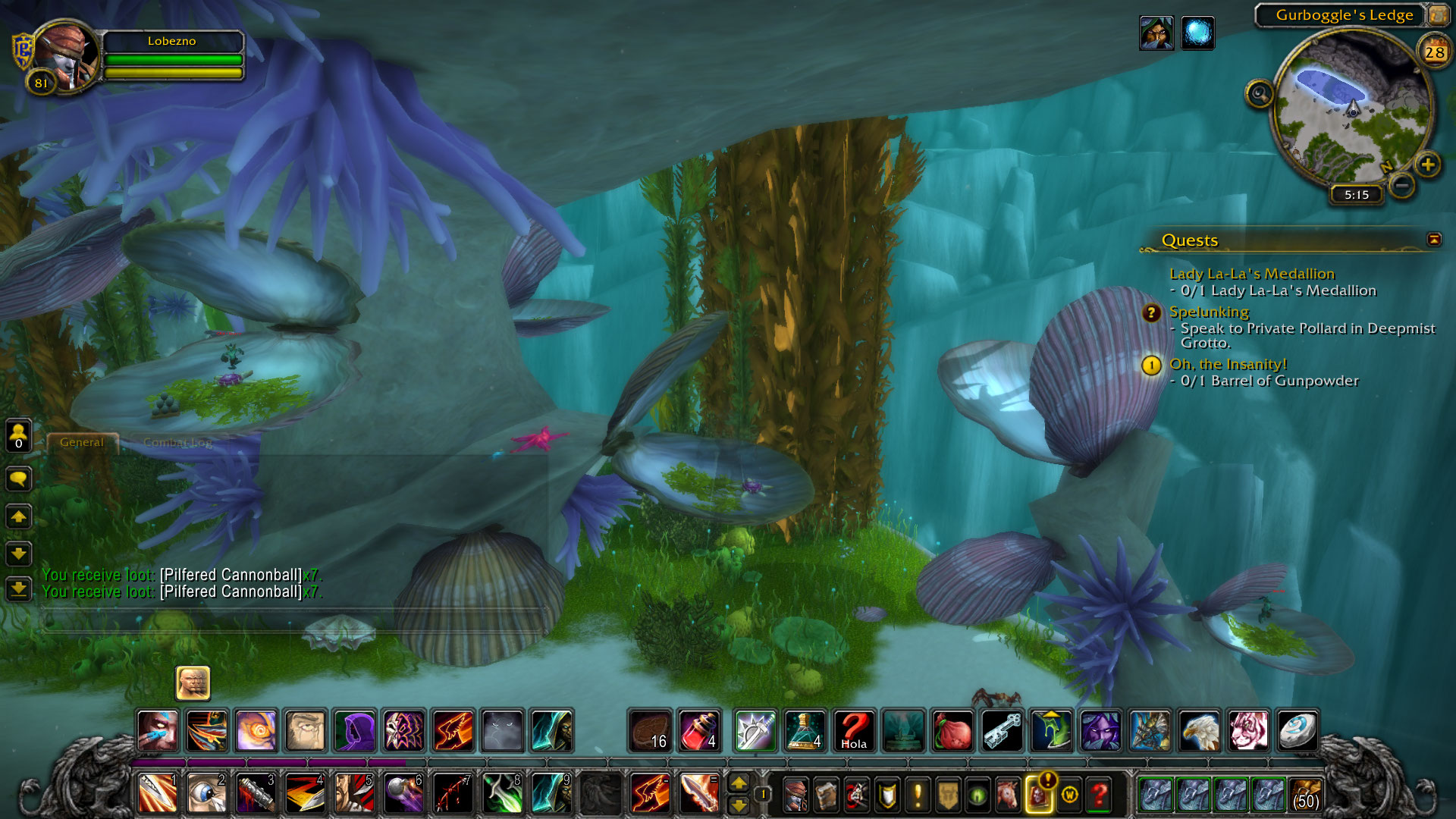Click the chat speech bubble button
The width and height of the screenshot is (1456, 819).
click(x=18, y=479)
